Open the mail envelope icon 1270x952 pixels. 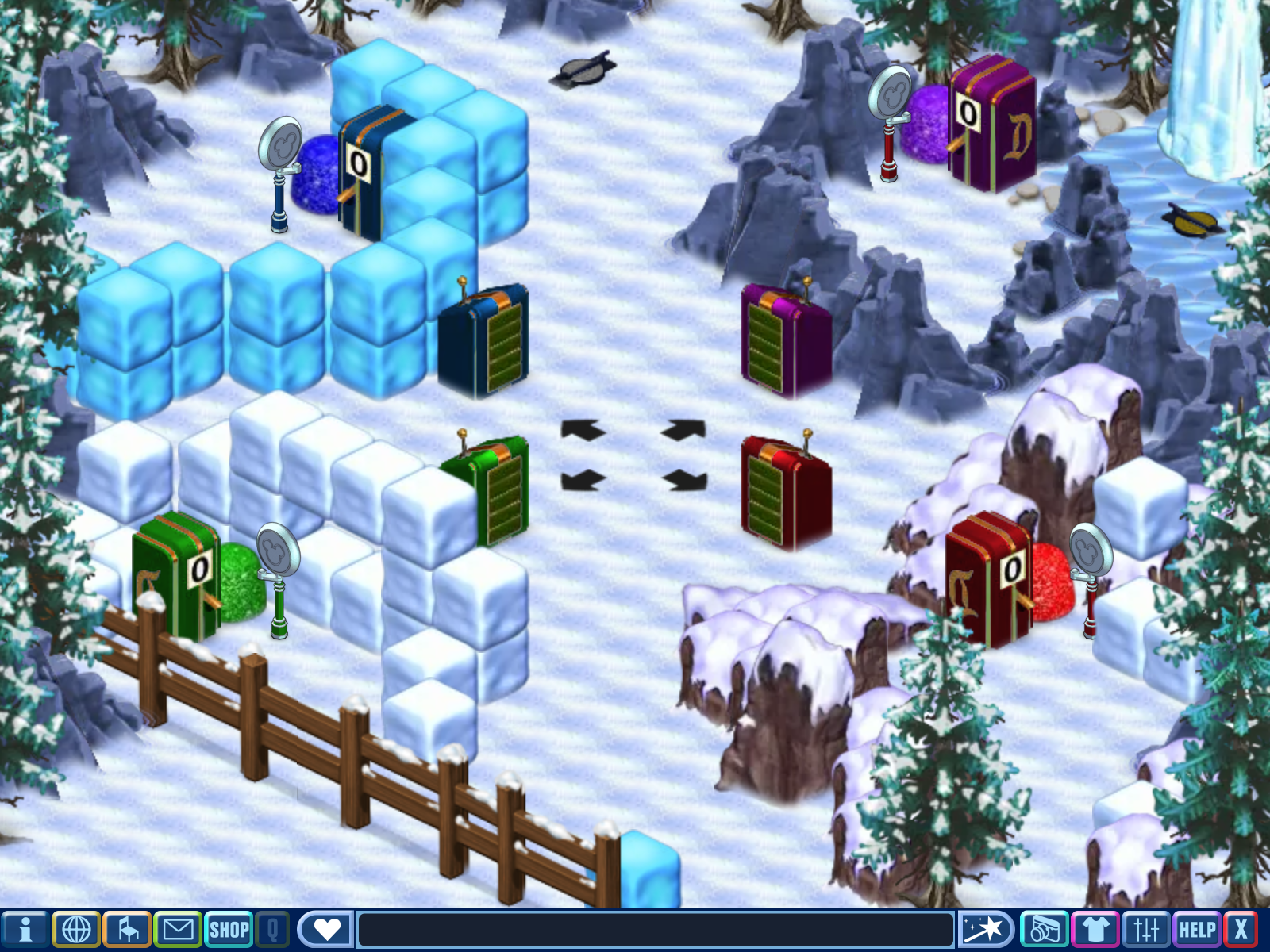(178, 929)
